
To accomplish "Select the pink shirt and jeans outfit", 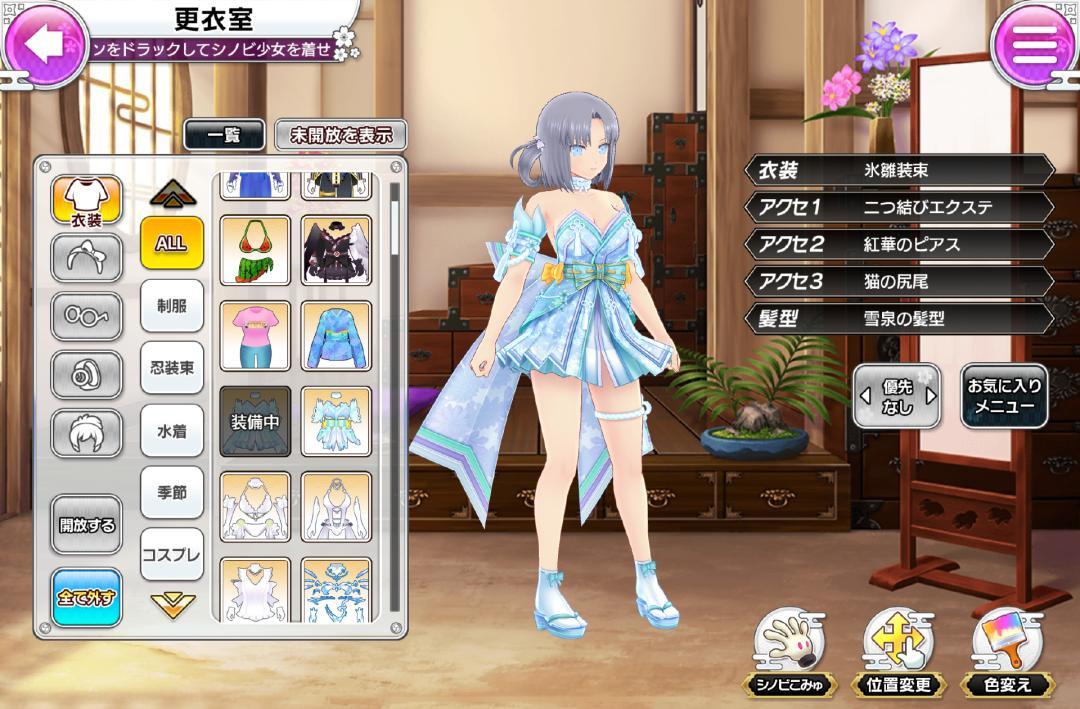I will click(x=255, y=335).
